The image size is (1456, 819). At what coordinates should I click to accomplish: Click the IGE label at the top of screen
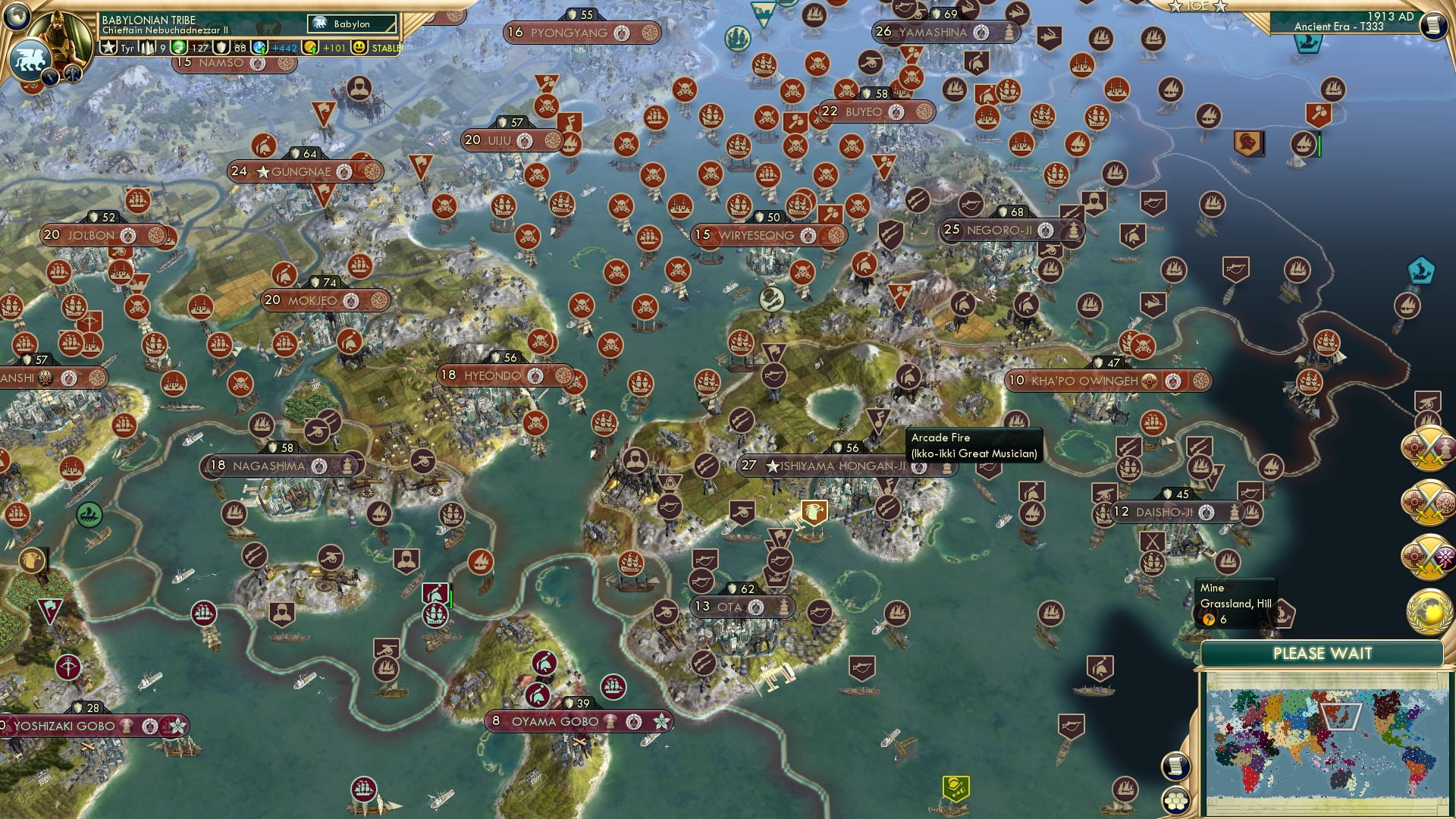[x=1198, y=6]
